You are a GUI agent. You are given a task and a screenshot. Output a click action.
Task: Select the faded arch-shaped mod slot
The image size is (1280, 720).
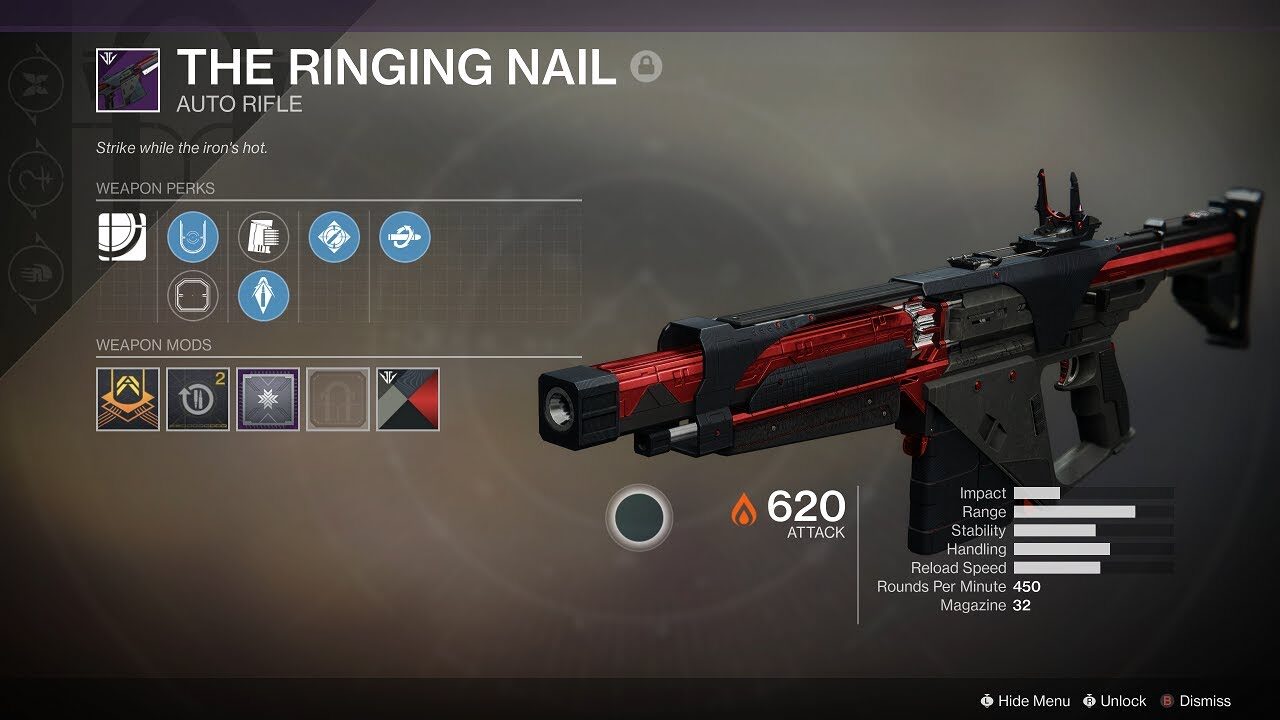[338, 399]
